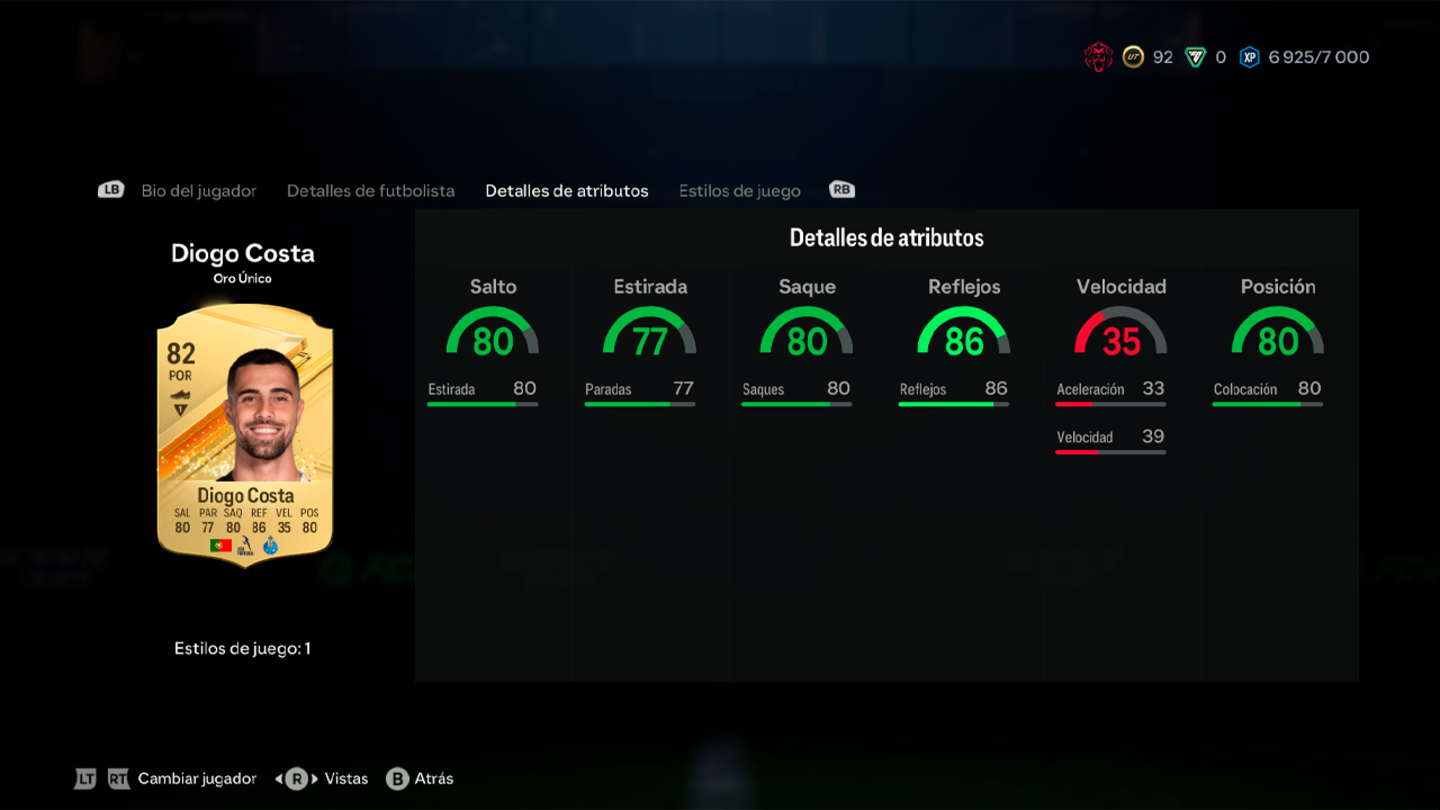
Task: Open the Detalles de futbolista tab
Action: (370, 190)
